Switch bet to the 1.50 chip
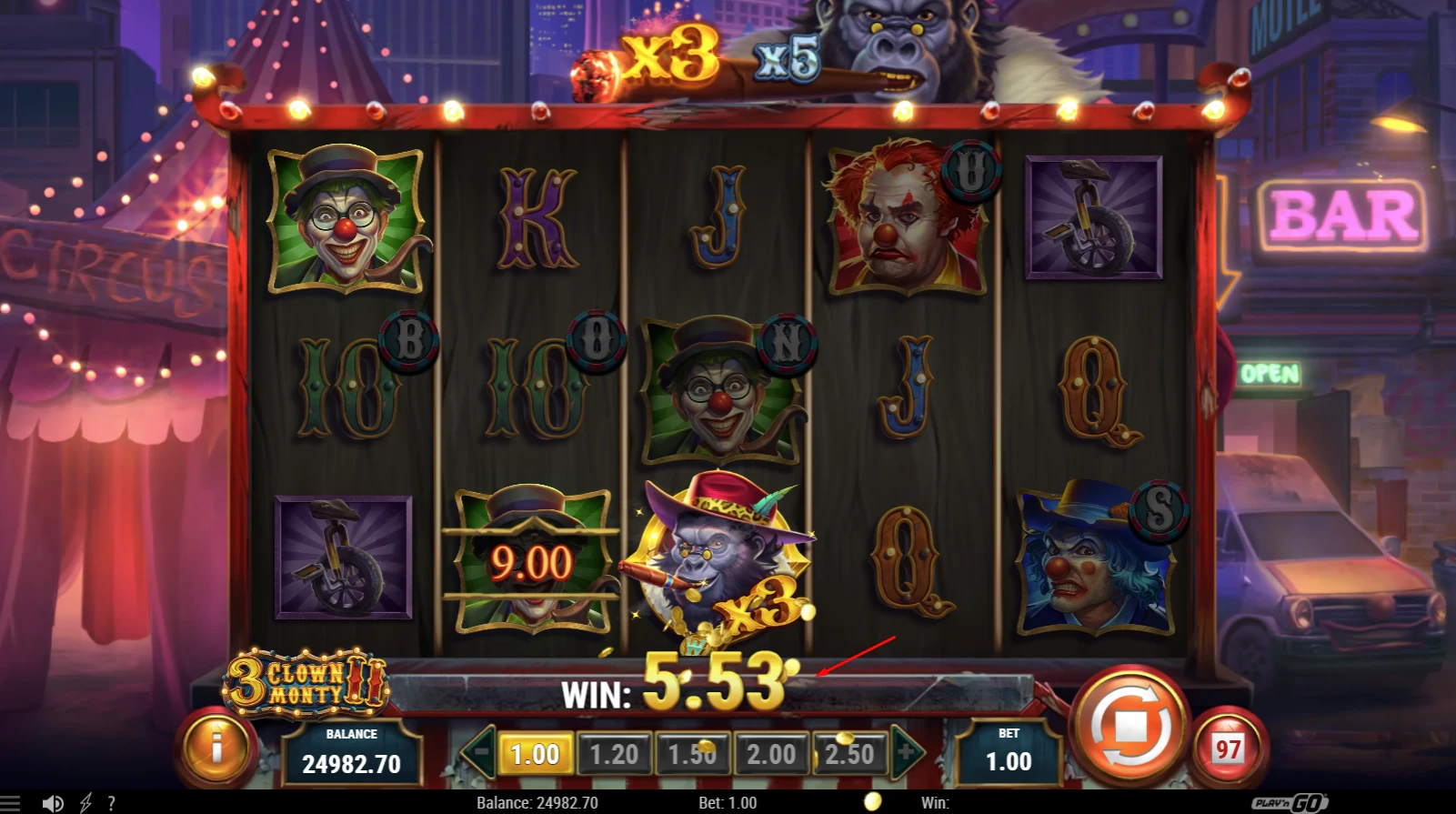 pos(693,753)
